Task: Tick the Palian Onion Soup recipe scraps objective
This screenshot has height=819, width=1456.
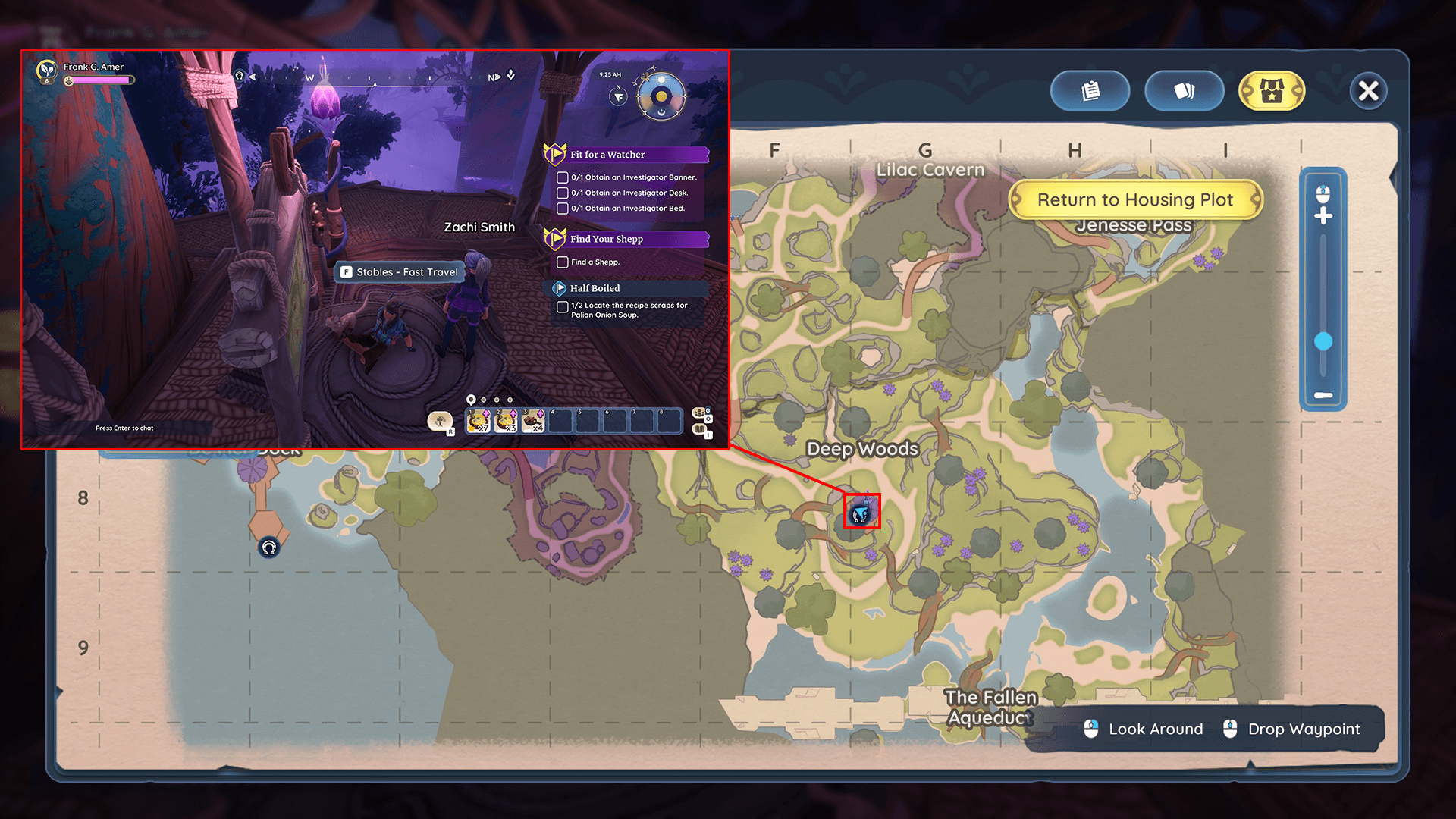Action: pos(562,306)
